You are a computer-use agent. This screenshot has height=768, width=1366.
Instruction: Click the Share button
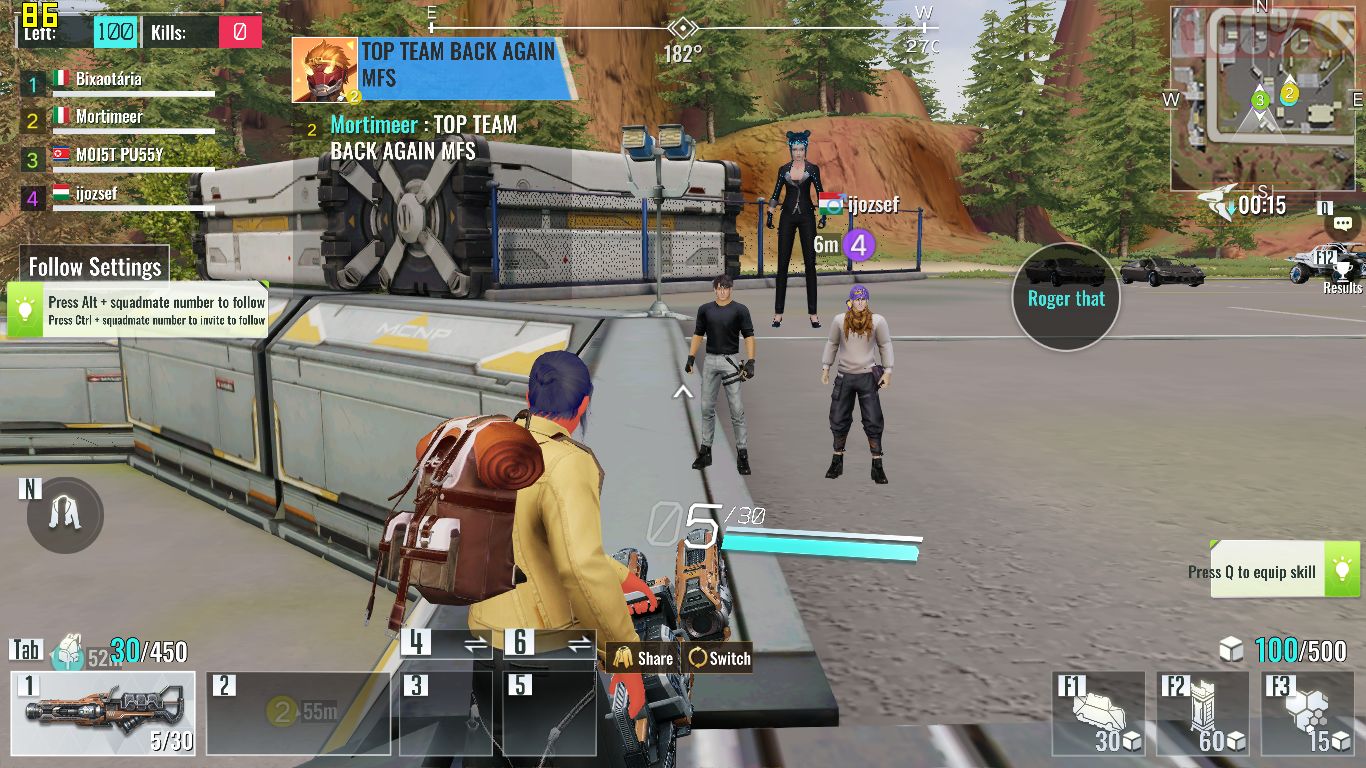[x=643, y=658]
